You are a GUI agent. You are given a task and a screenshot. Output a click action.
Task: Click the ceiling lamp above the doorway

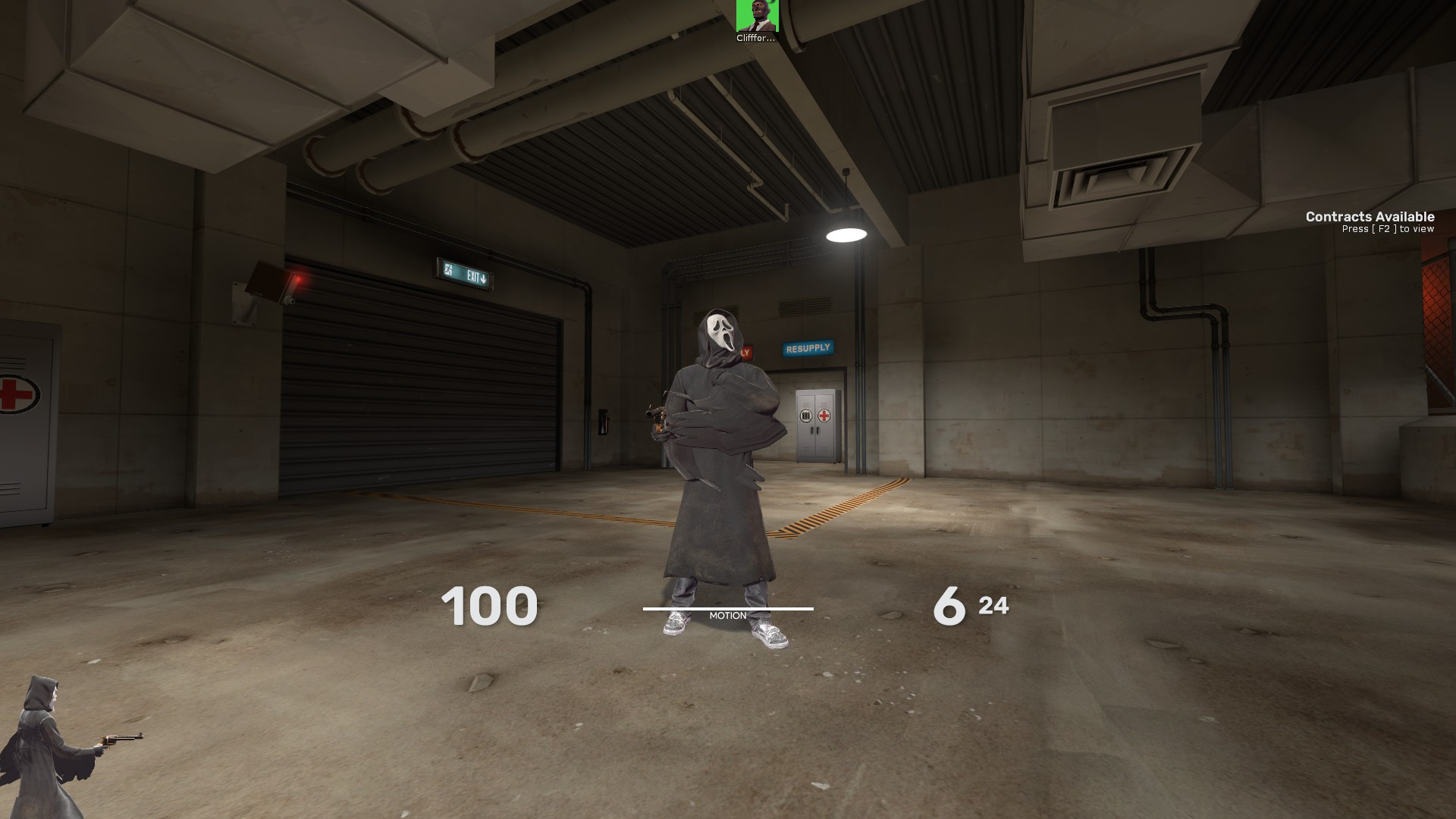point(847,234)
